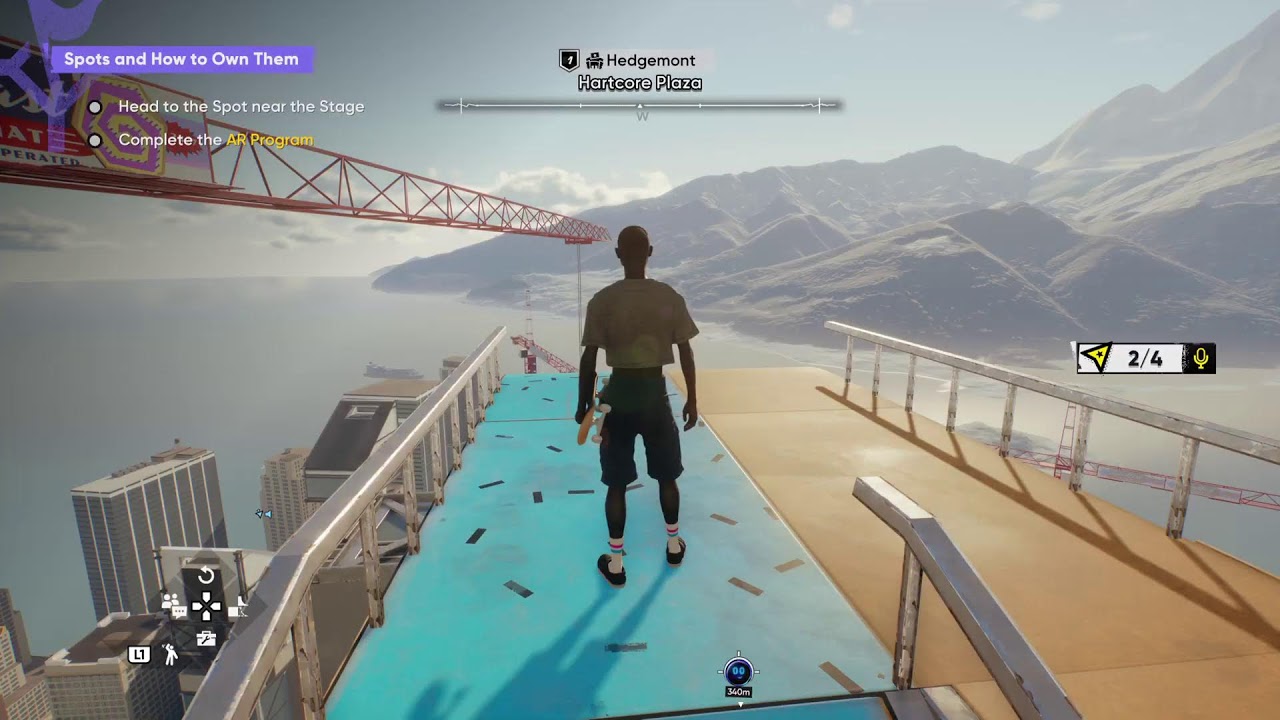
Task: Open the Spots and How to Own Them mission
Action: [x=181, y=59]
